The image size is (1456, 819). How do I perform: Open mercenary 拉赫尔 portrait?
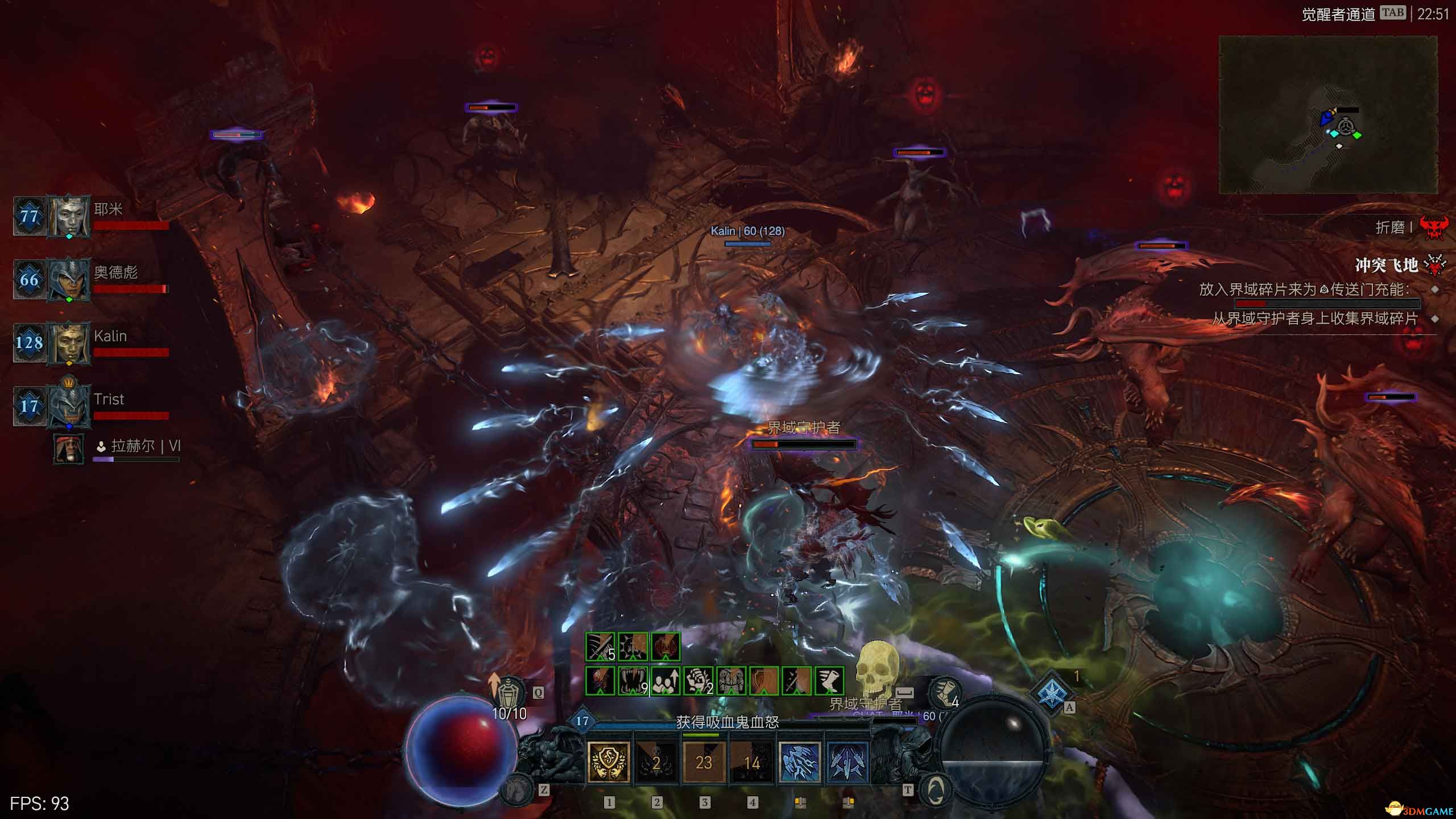pyautogui.click(x=68, y=448)
